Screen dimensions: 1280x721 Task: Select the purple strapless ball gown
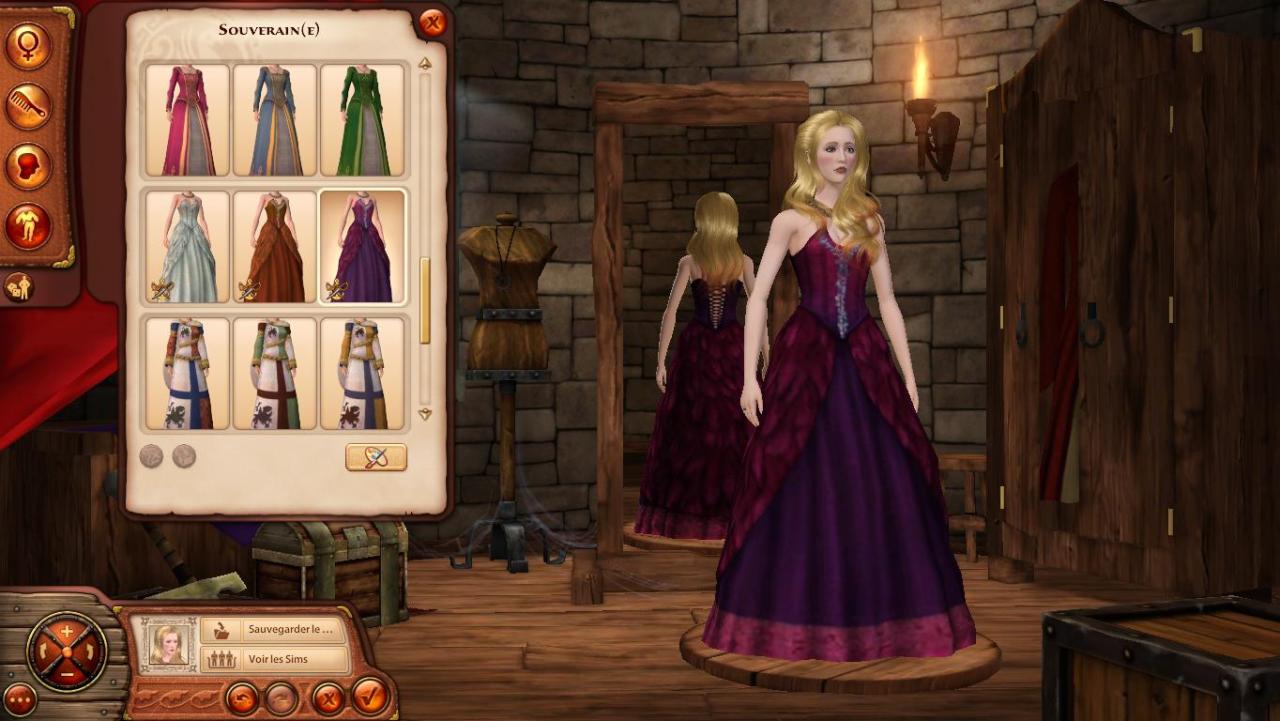coord(362,246)
